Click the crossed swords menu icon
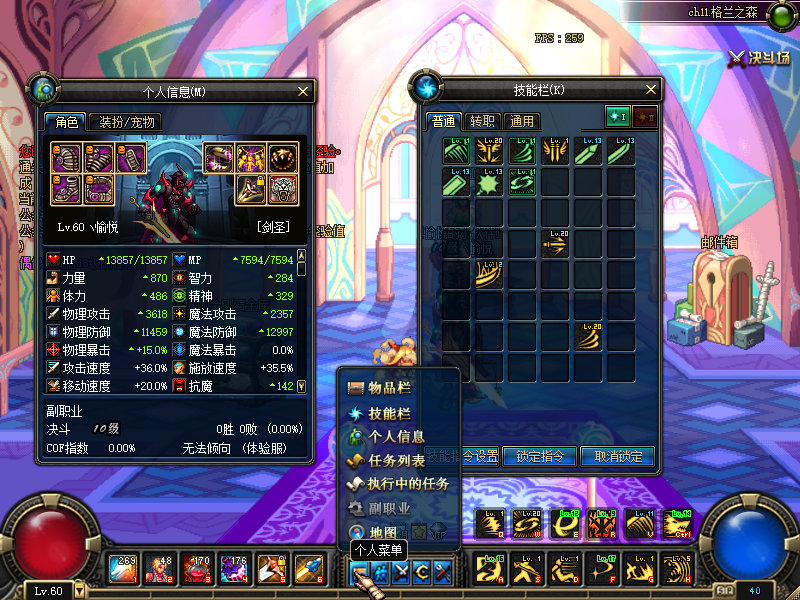Image resolution: width=800 pixels, height=600 pixels. (x=401, y=570)
